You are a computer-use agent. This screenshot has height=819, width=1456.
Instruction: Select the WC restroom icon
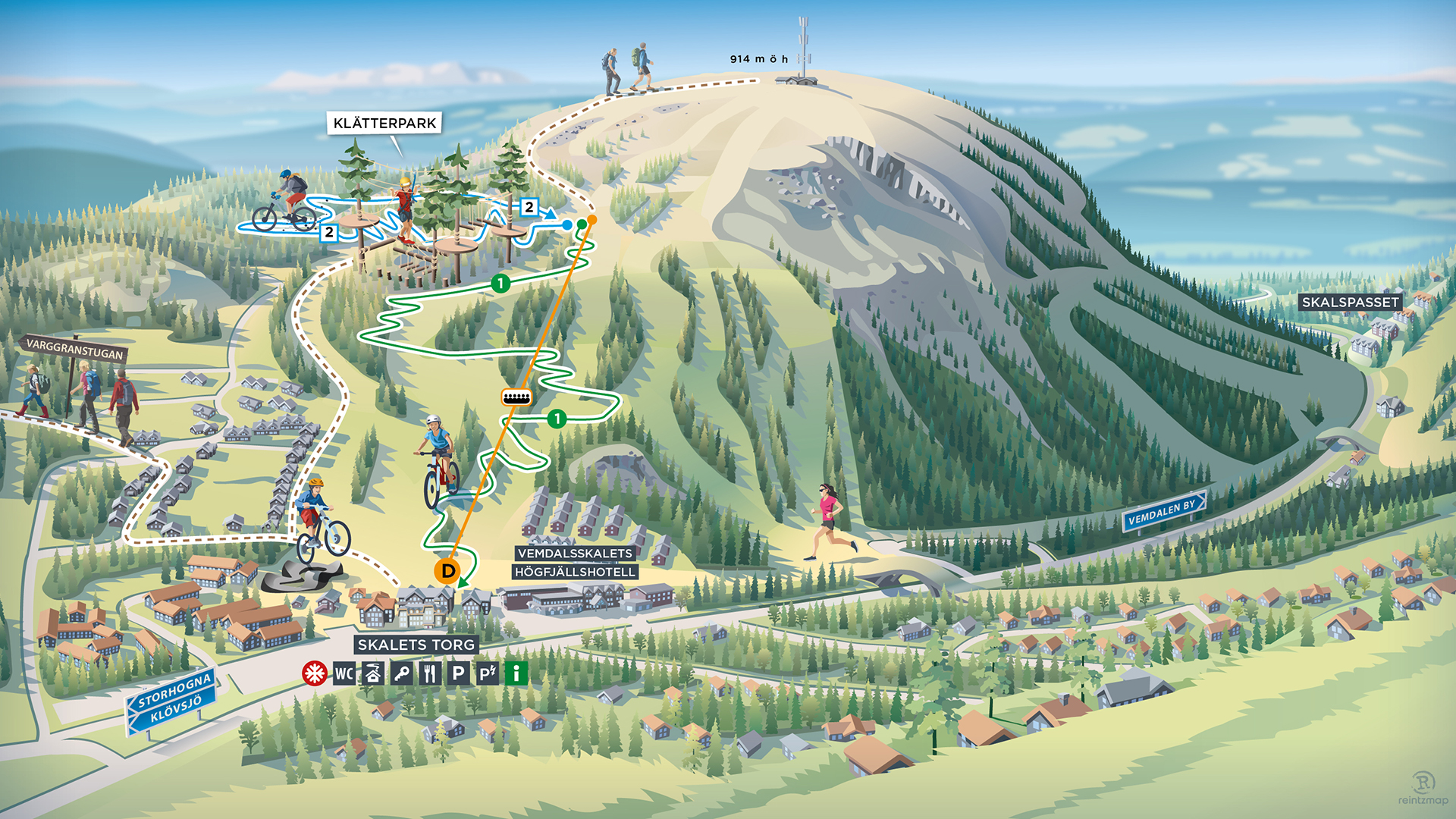pos(344,673)
